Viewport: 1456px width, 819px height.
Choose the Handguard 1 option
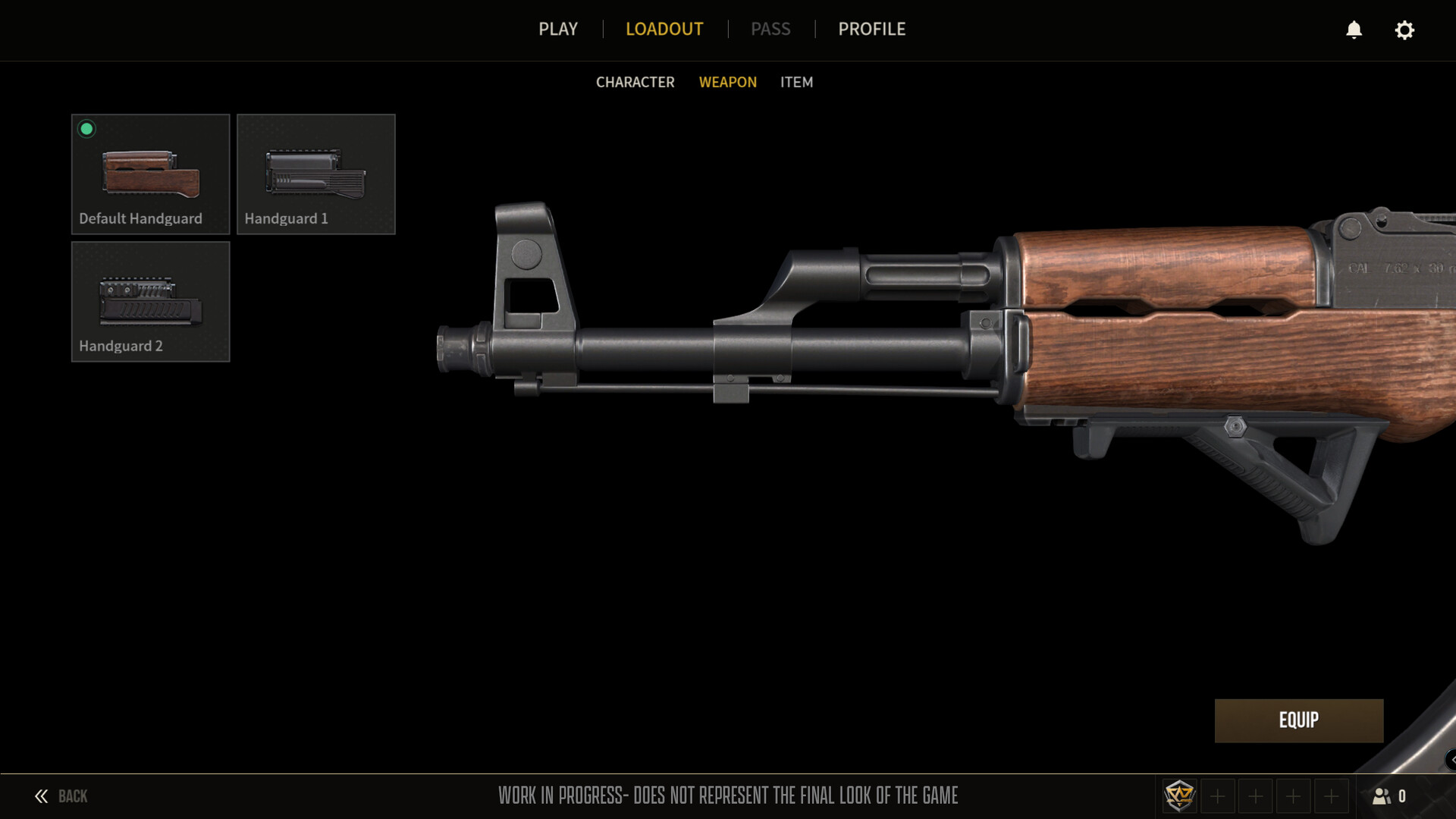315,174
